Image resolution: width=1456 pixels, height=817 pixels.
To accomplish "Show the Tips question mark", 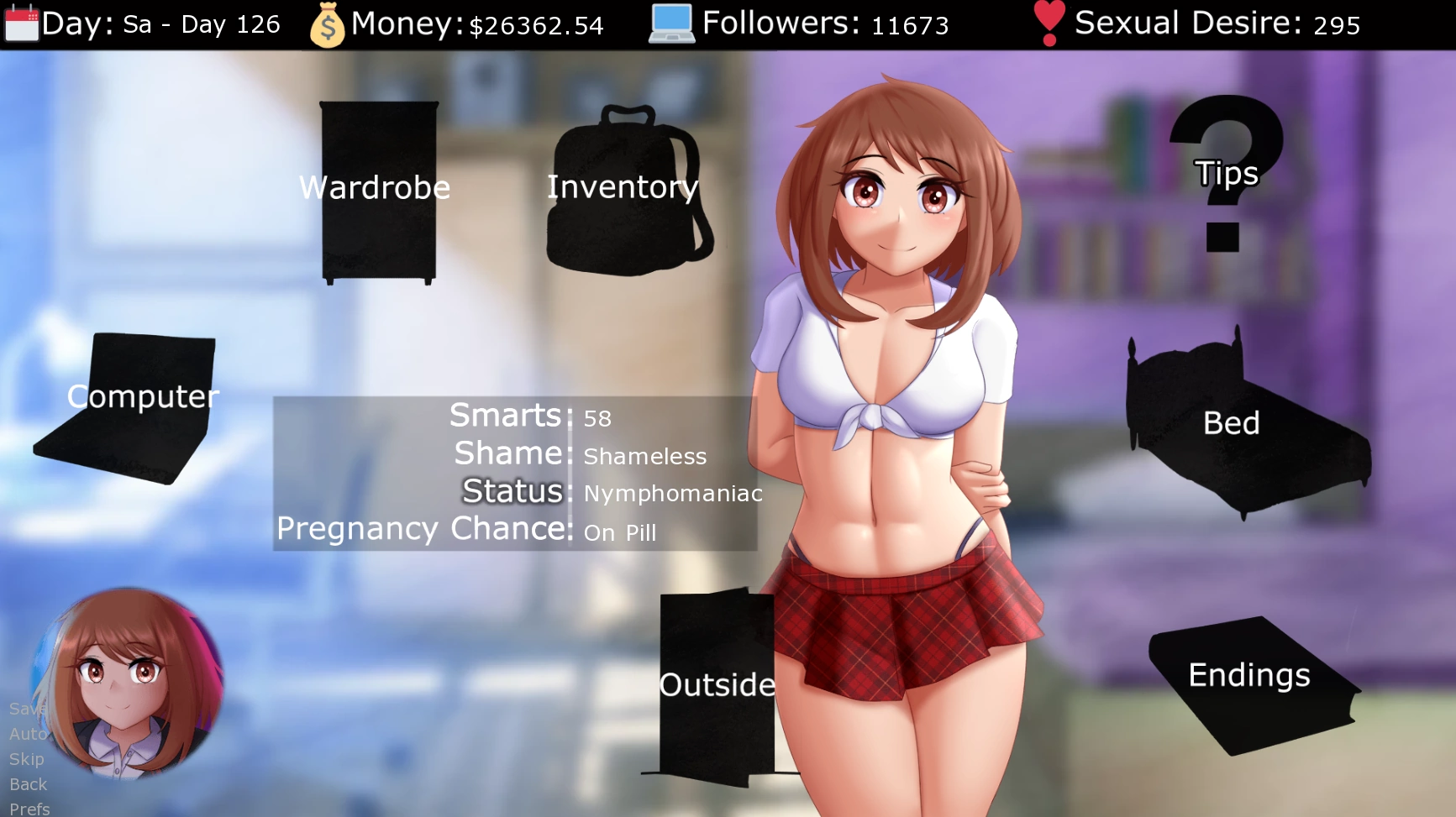I will [1226, 172].
